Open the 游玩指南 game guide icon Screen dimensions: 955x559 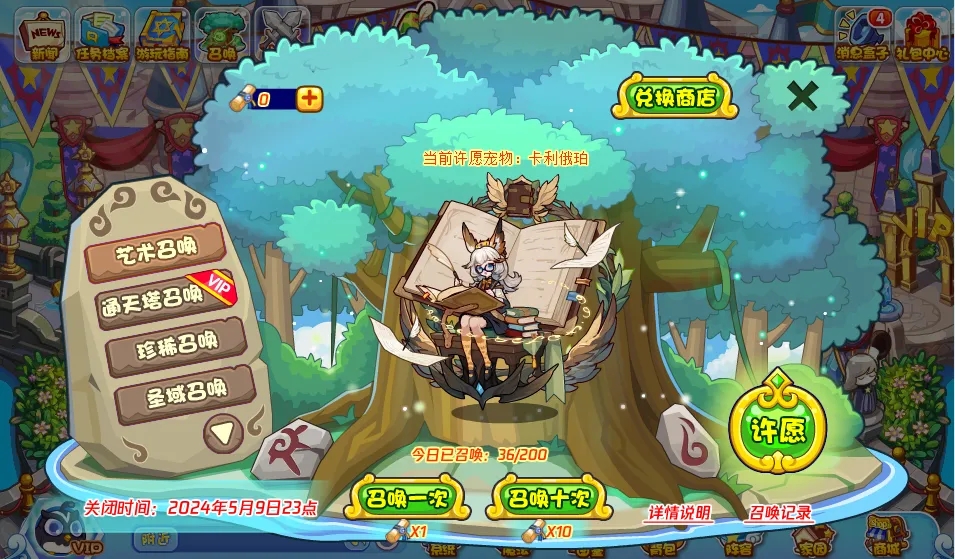point(162,34)
